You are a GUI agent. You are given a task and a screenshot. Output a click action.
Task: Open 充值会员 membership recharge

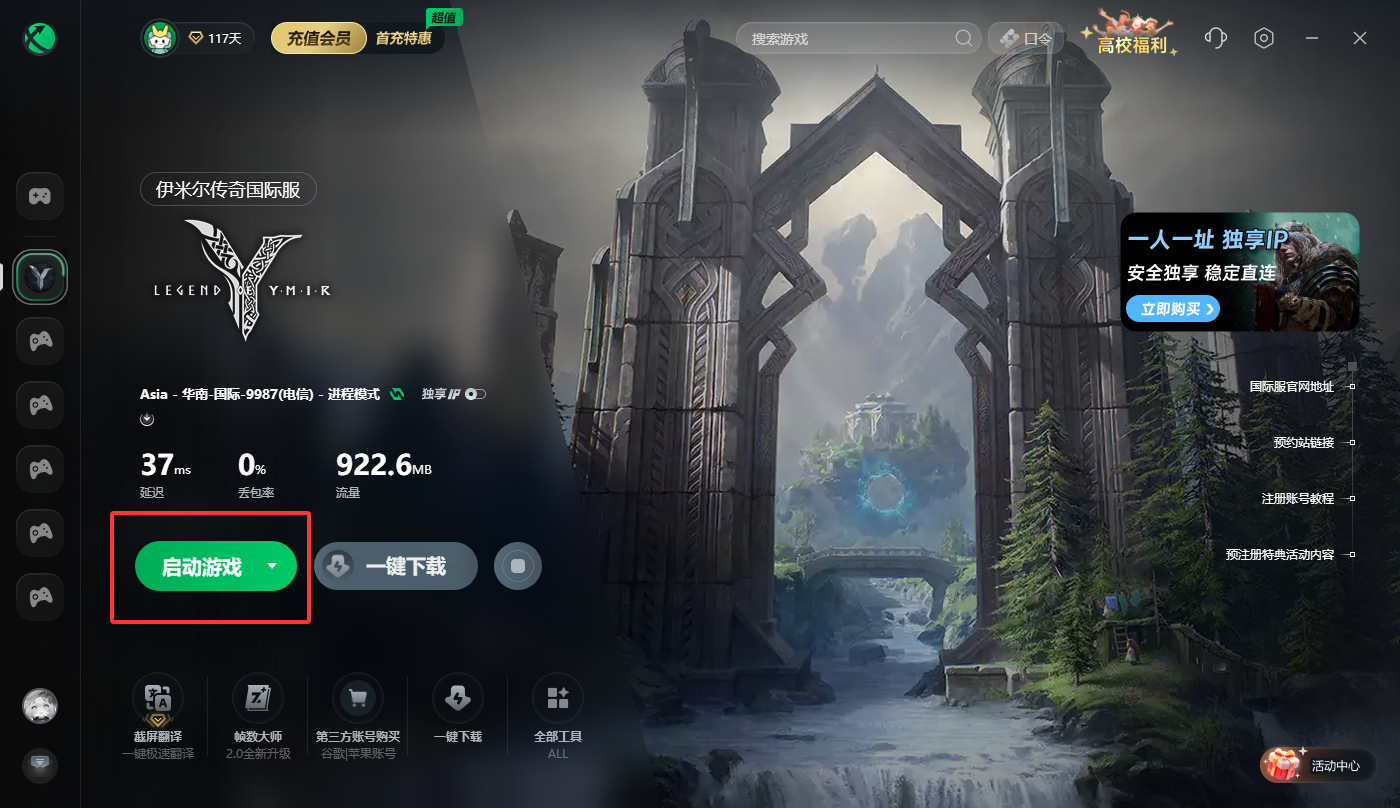click(319, 39)
